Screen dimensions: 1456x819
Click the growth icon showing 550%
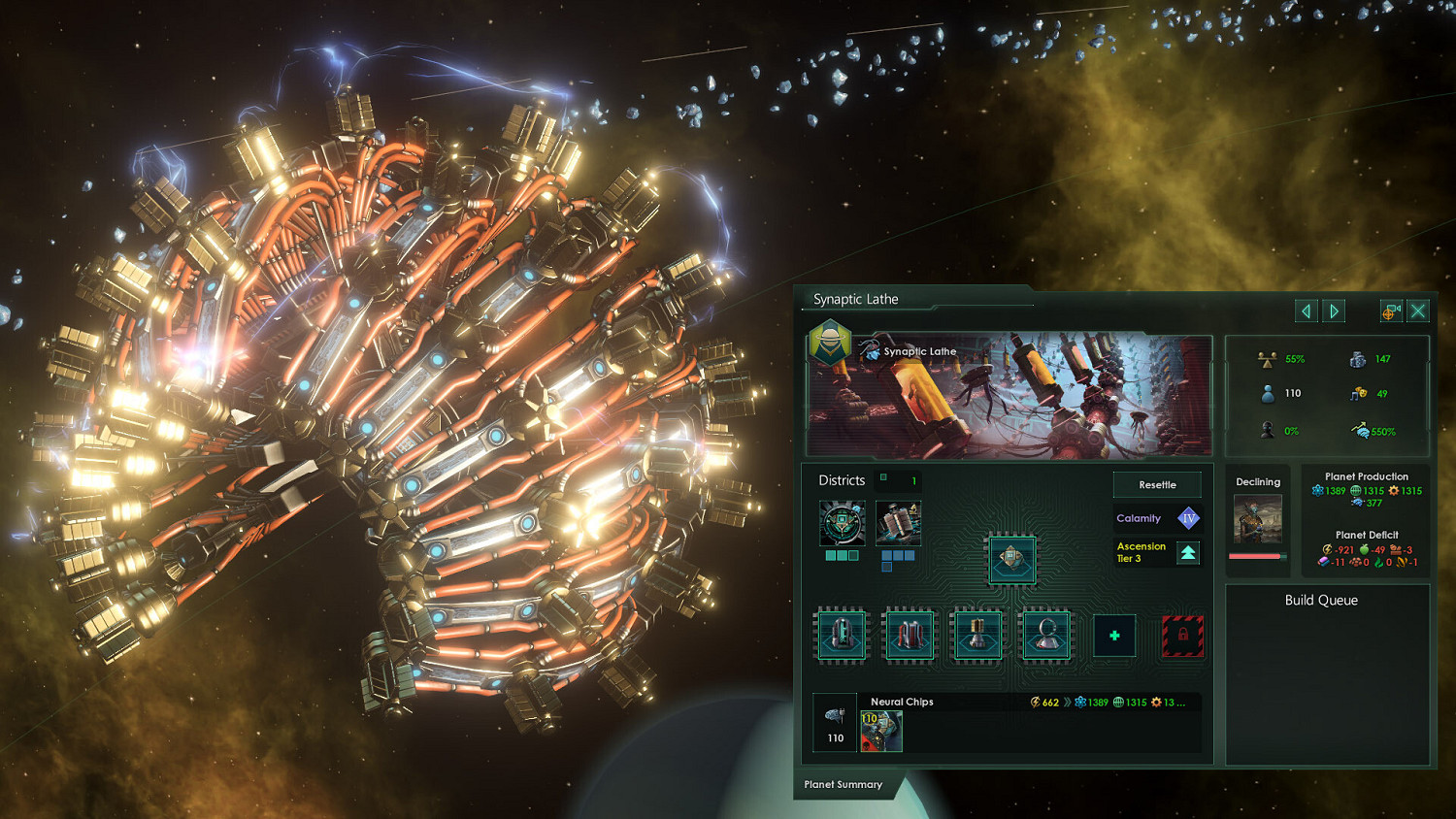coord(1358,431)
